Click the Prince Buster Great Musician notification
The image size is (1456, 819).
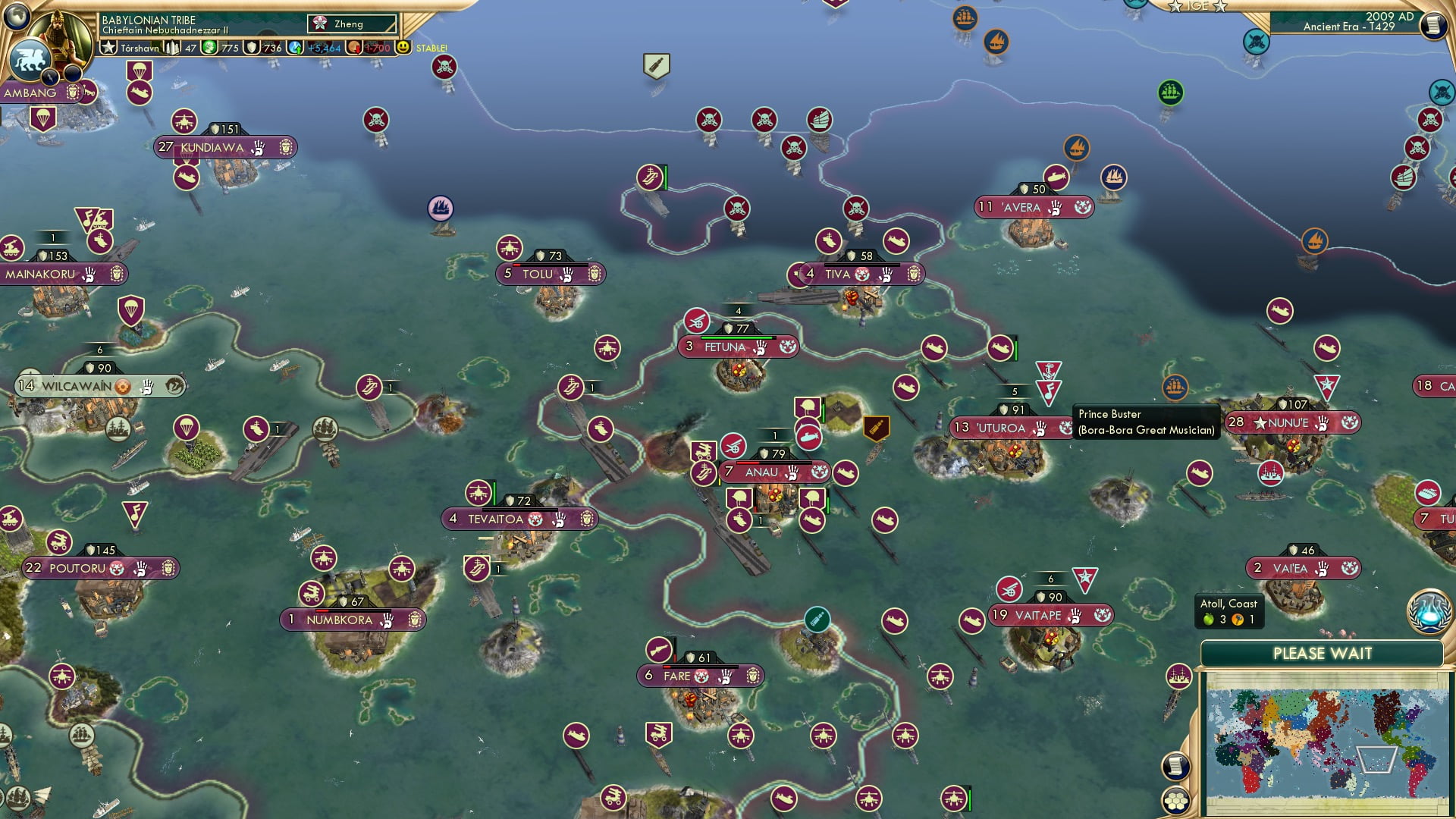(1147, 421)
